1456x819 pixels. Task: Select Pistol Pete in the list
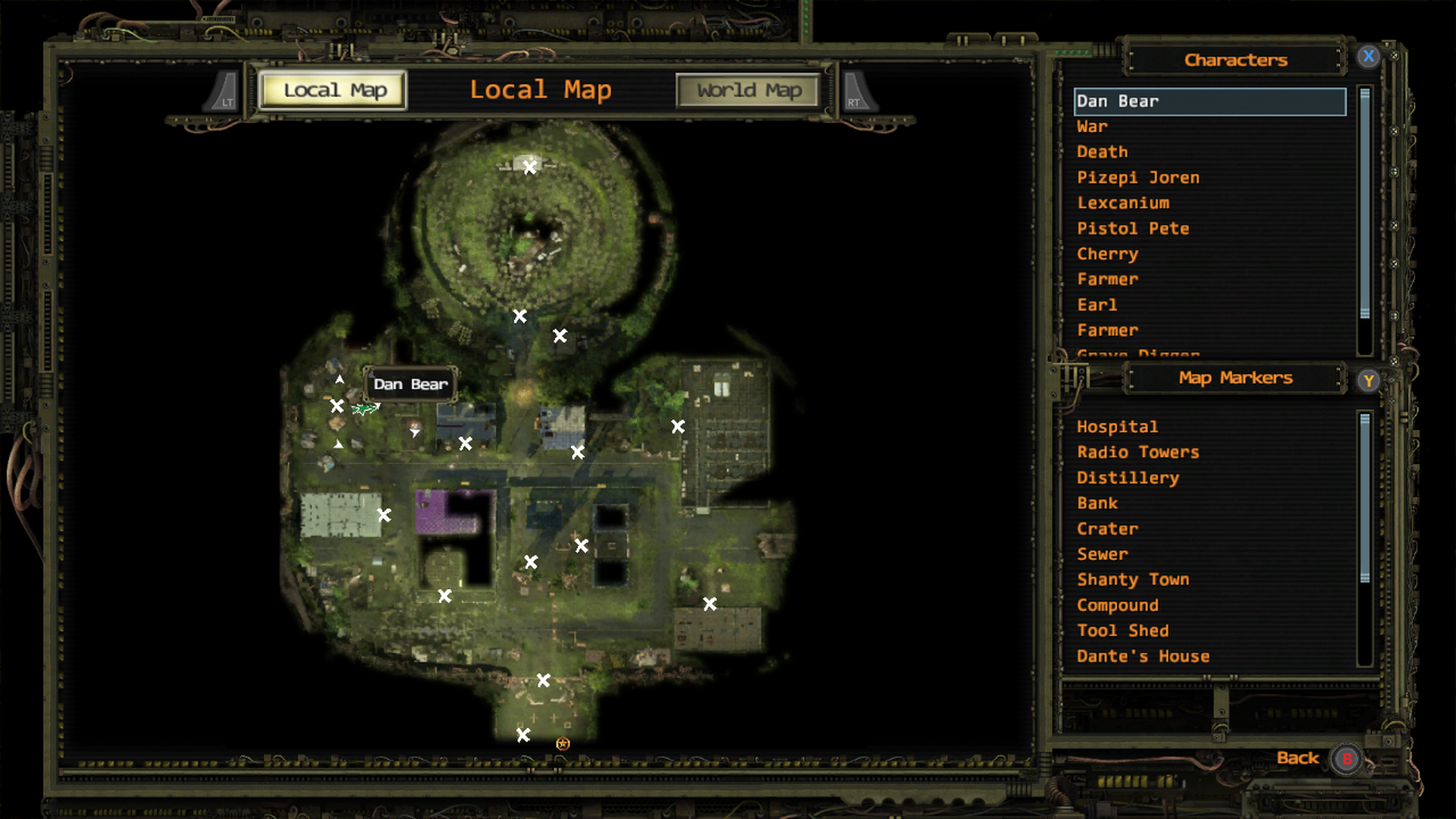(x=1133, y=228)
